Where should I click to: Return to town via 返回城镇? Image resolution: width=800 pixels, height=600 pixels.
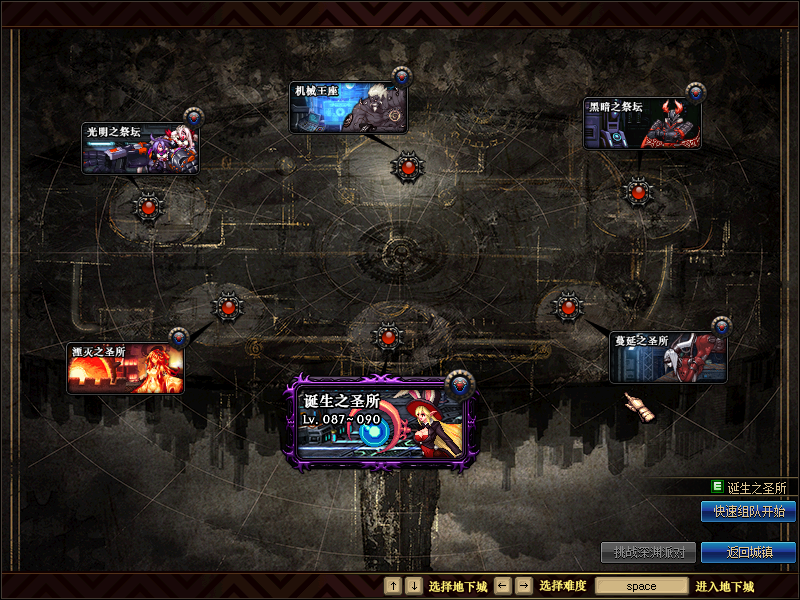point(748,552)
